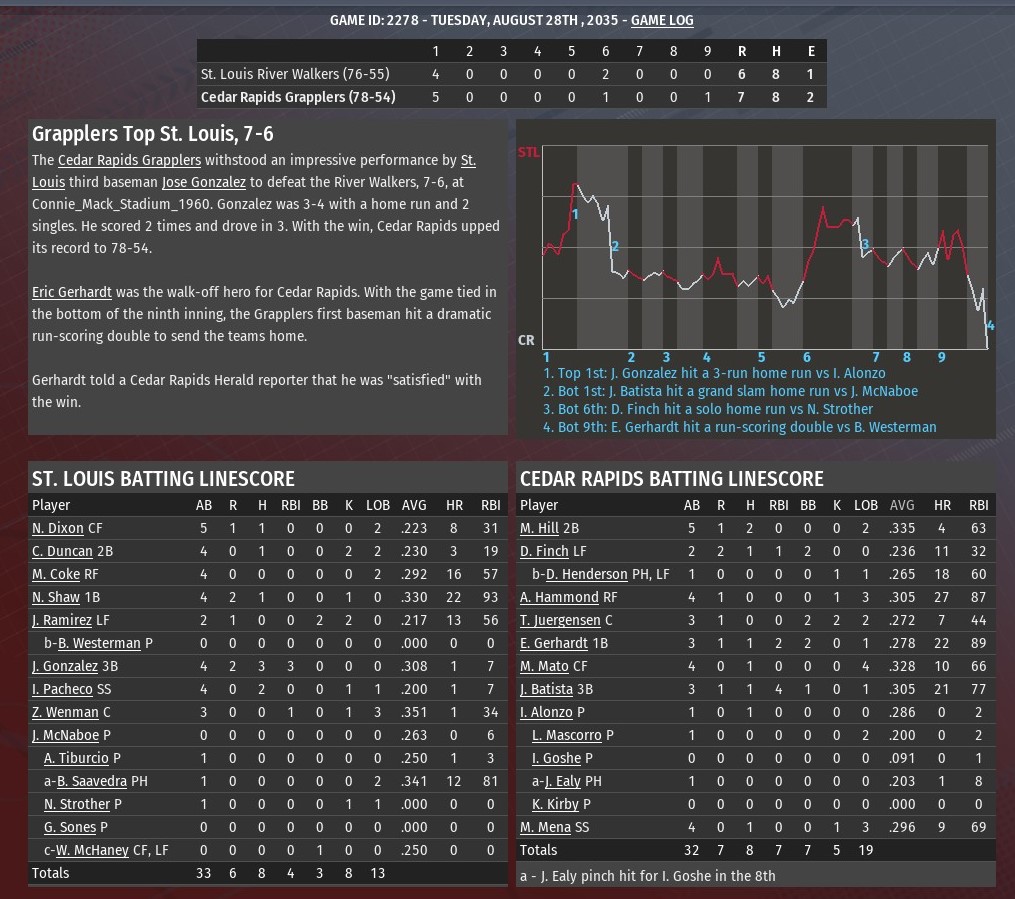The image size is (1015, 899).
Task: View Jose Gonzalez's player page from recap
Action: [204, 182]
